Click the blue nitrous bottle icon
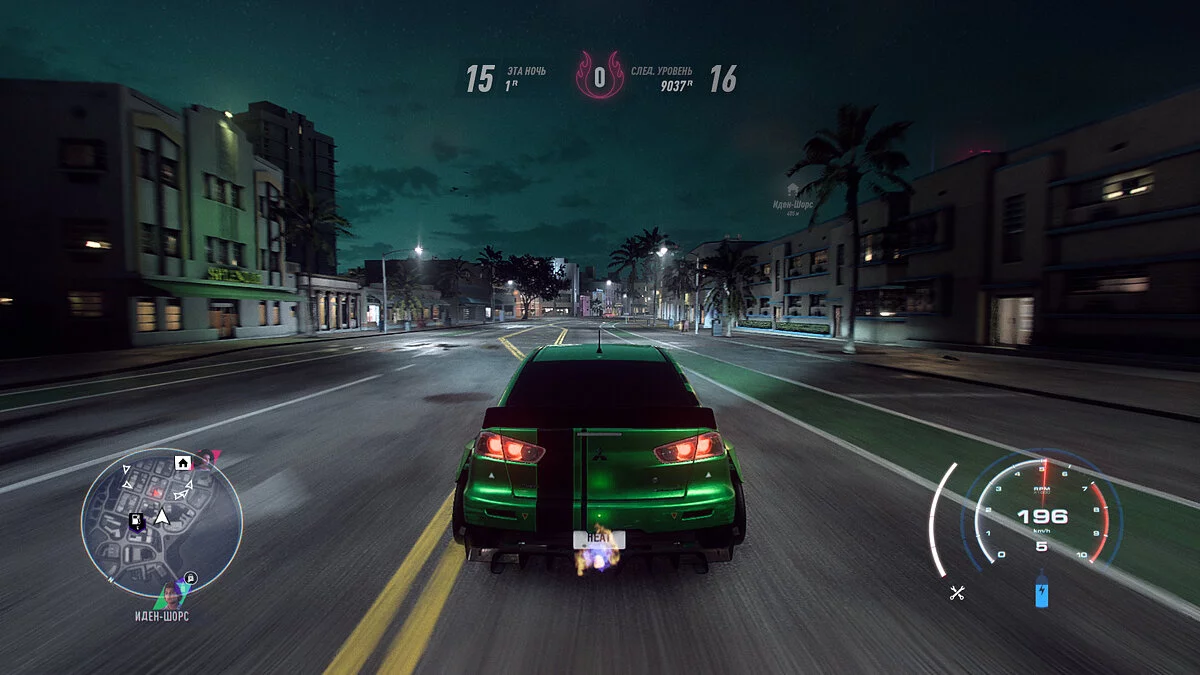This screenshot has height=675, width=1200. (x=1041, y=590)
